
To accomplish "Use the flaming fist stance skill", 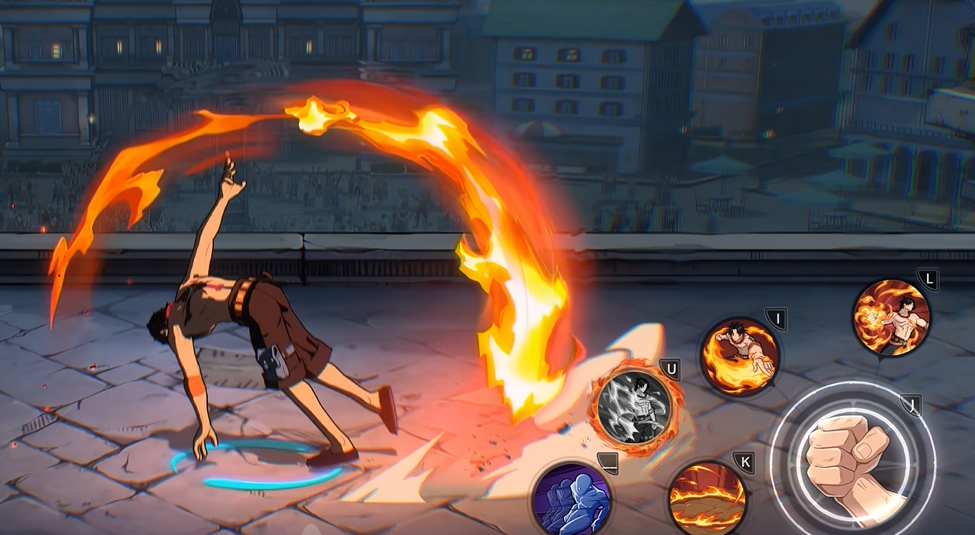I will pos(891,317).
